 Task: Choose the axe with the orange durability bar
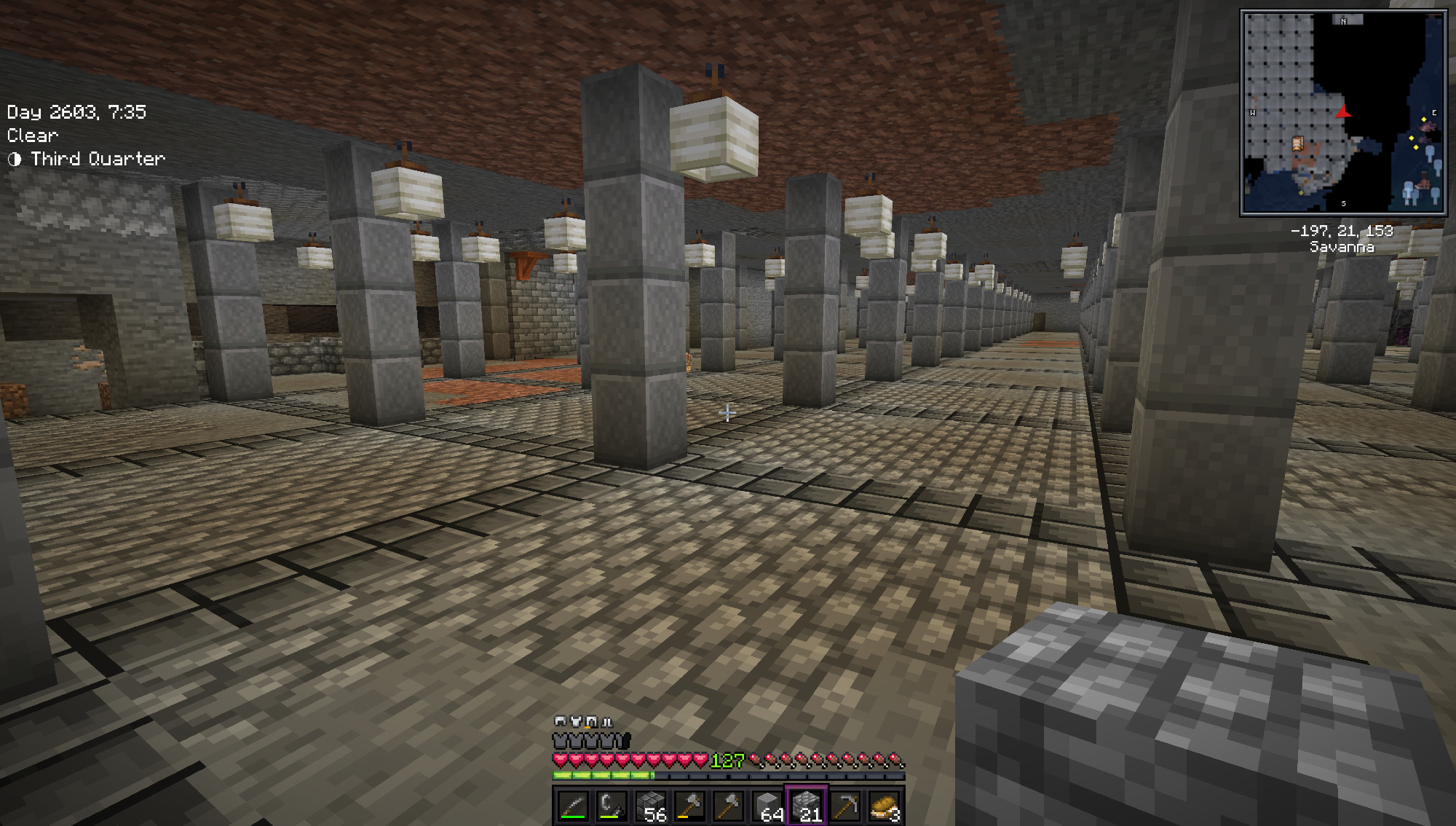coord(689,806)
